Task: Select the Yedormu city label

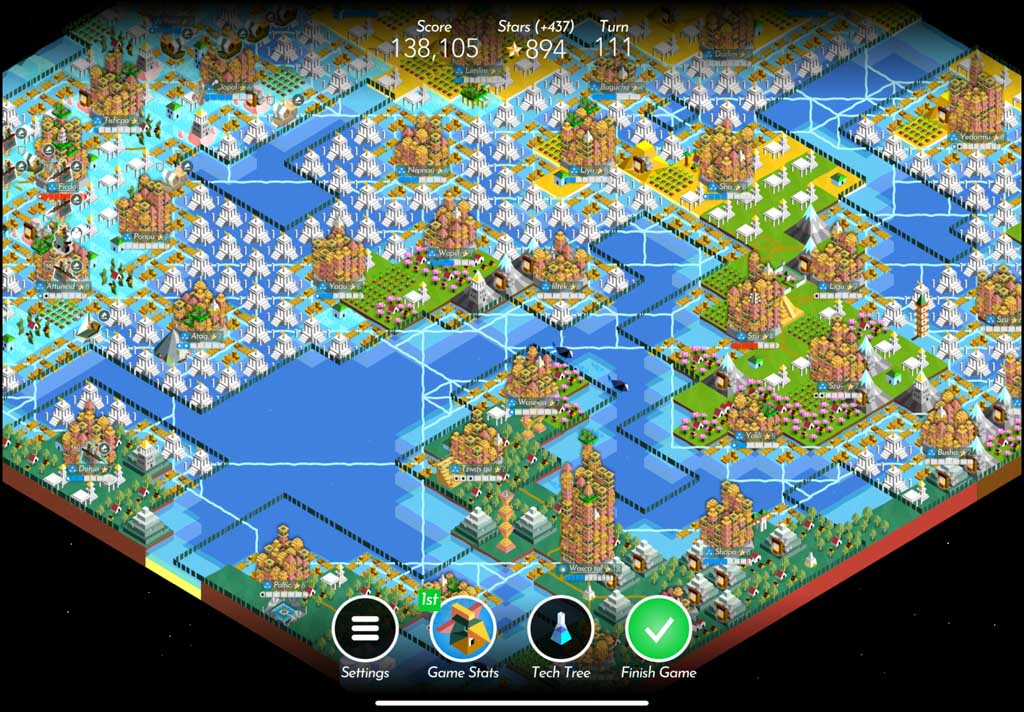Action: tap(970, 135)
